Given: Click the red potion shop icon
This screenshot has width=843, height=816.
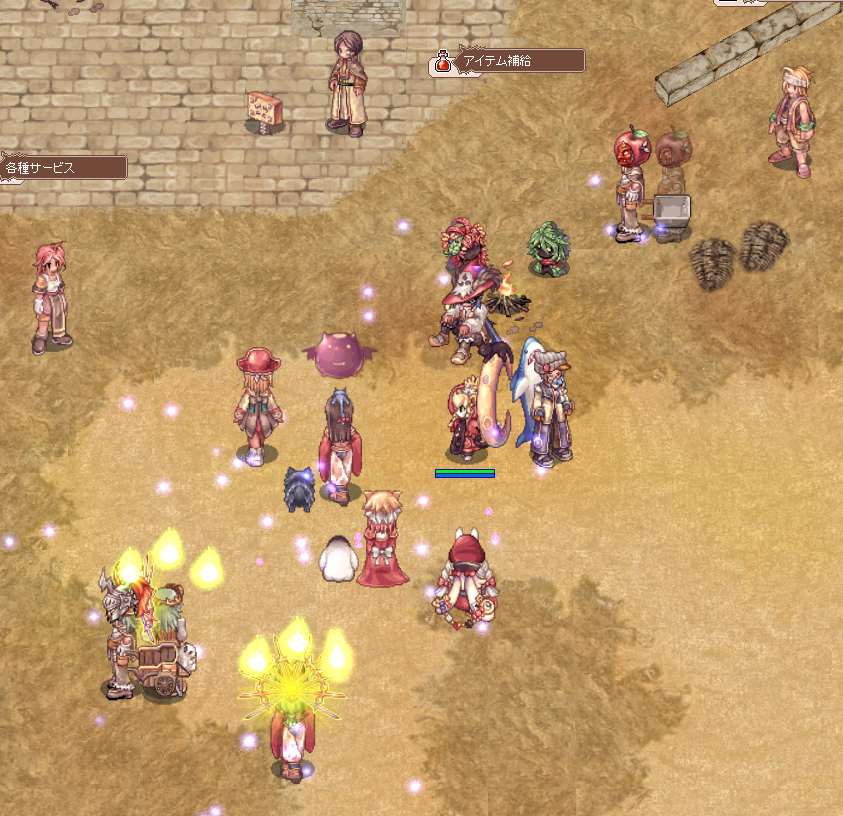Looking at the screenshot, I should (x=441, y=63).
